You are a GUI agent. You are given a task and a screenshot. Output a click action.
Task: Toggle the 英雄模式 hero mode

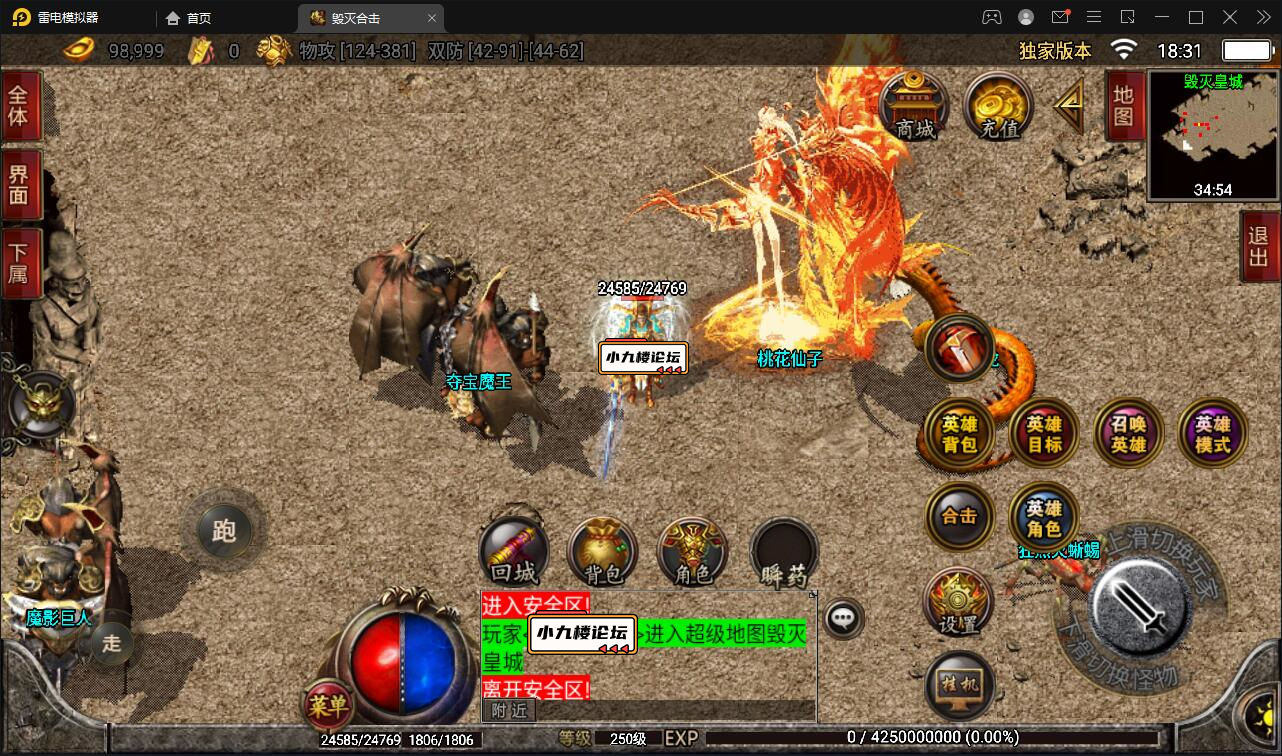[1213, 433]
